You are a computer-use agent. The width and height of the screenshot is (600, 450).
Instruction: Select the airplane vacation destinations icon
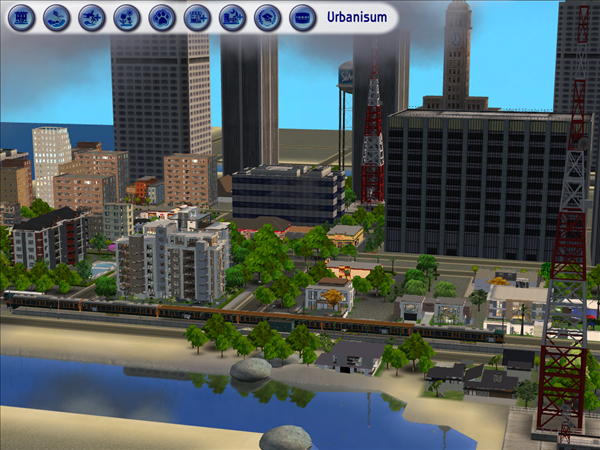(x=93, y=17)
